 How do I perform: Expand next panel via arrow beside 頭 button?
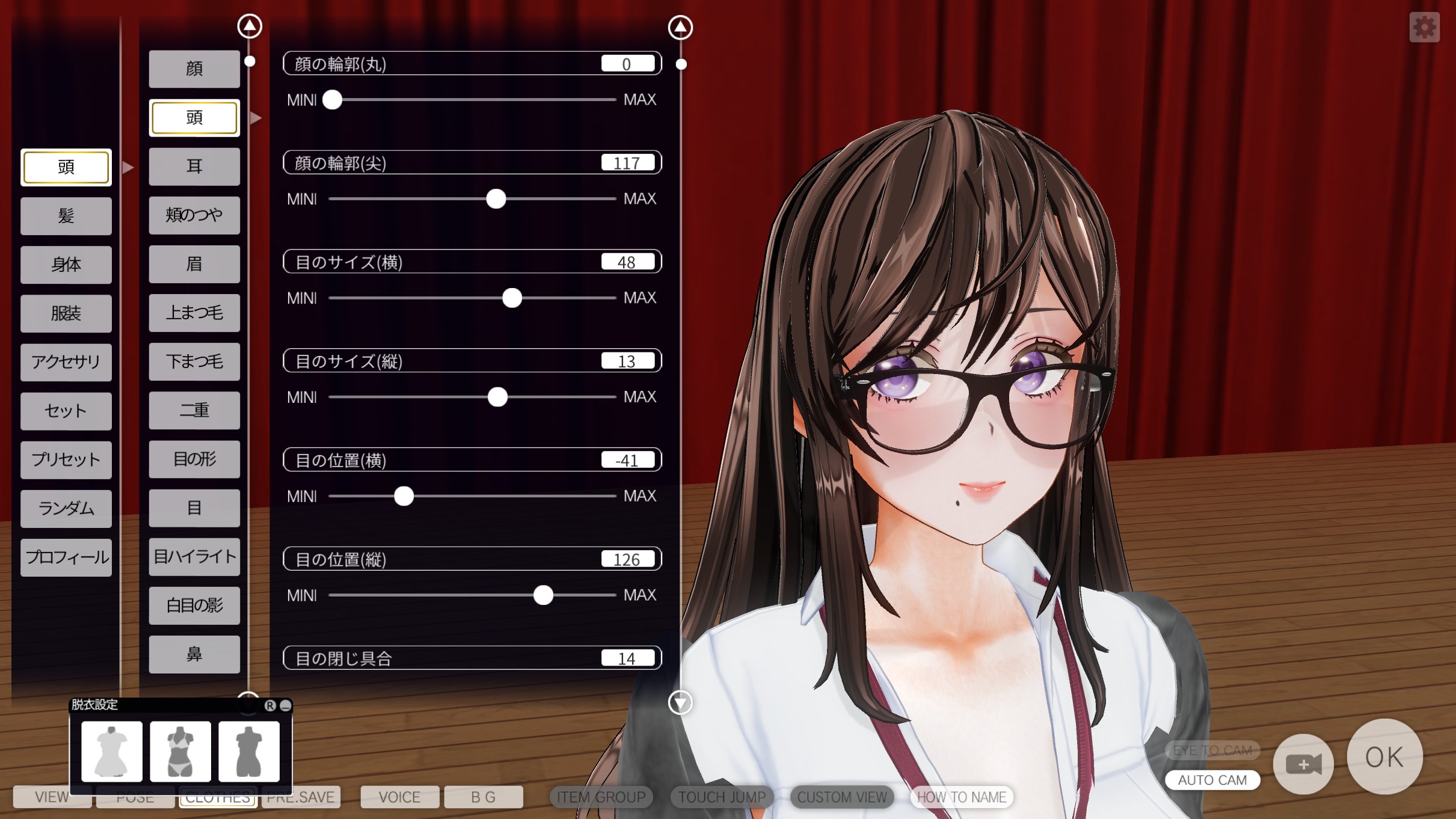coord(127,167)
